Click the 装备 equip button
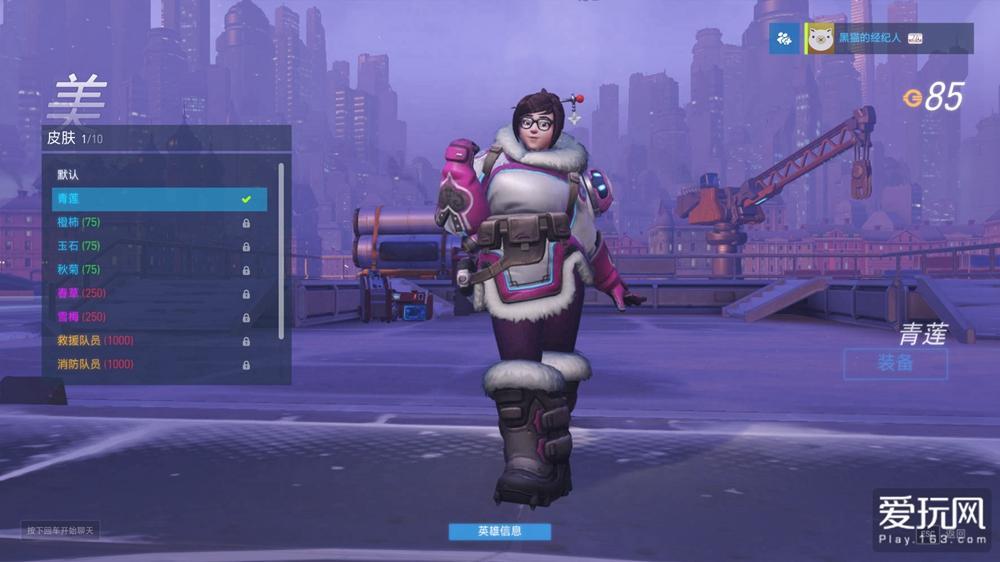This screenshot has width=1000, height=562. (x=895, y=363)
